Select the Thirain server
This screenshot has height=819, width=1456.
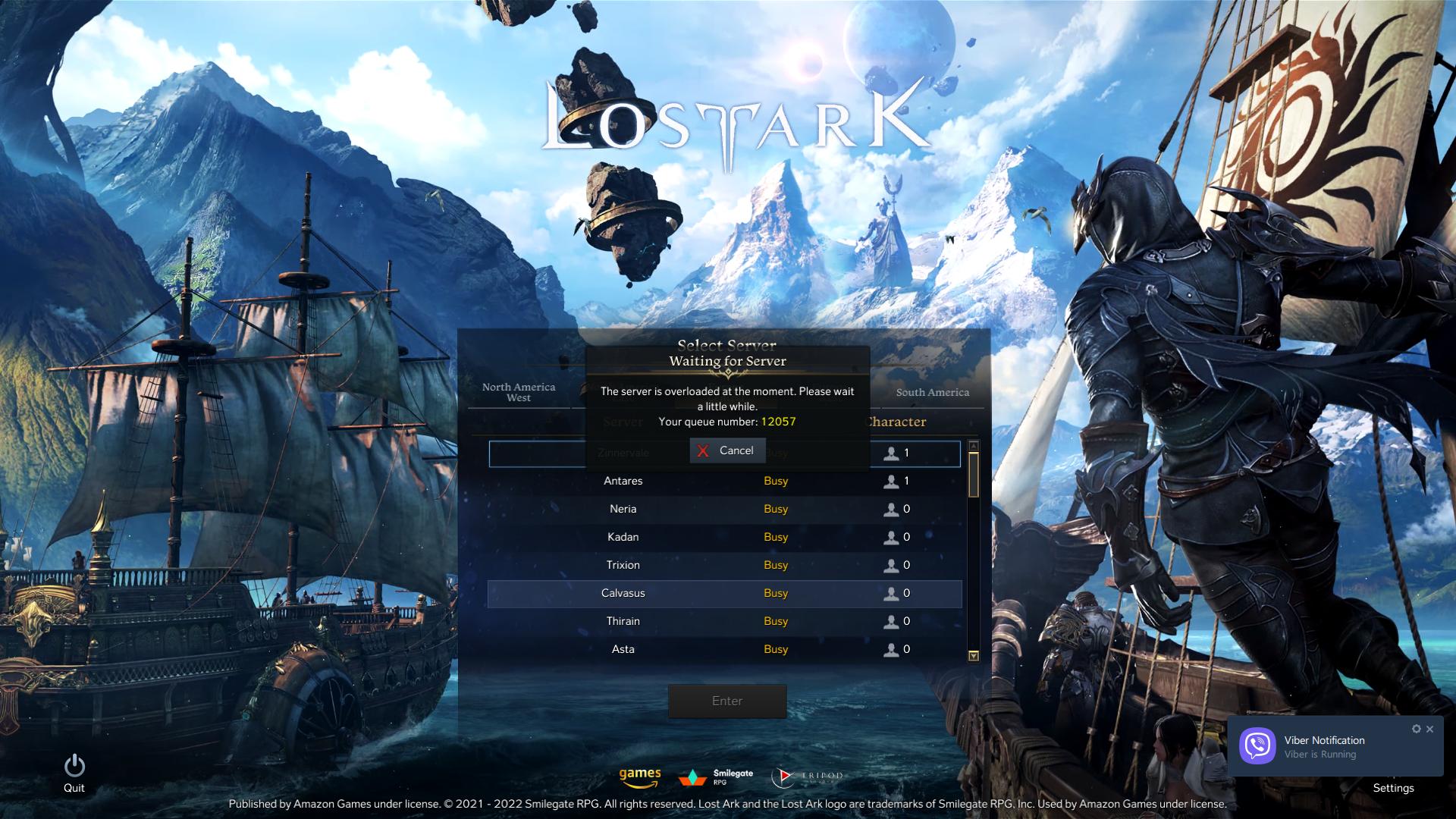623,621
